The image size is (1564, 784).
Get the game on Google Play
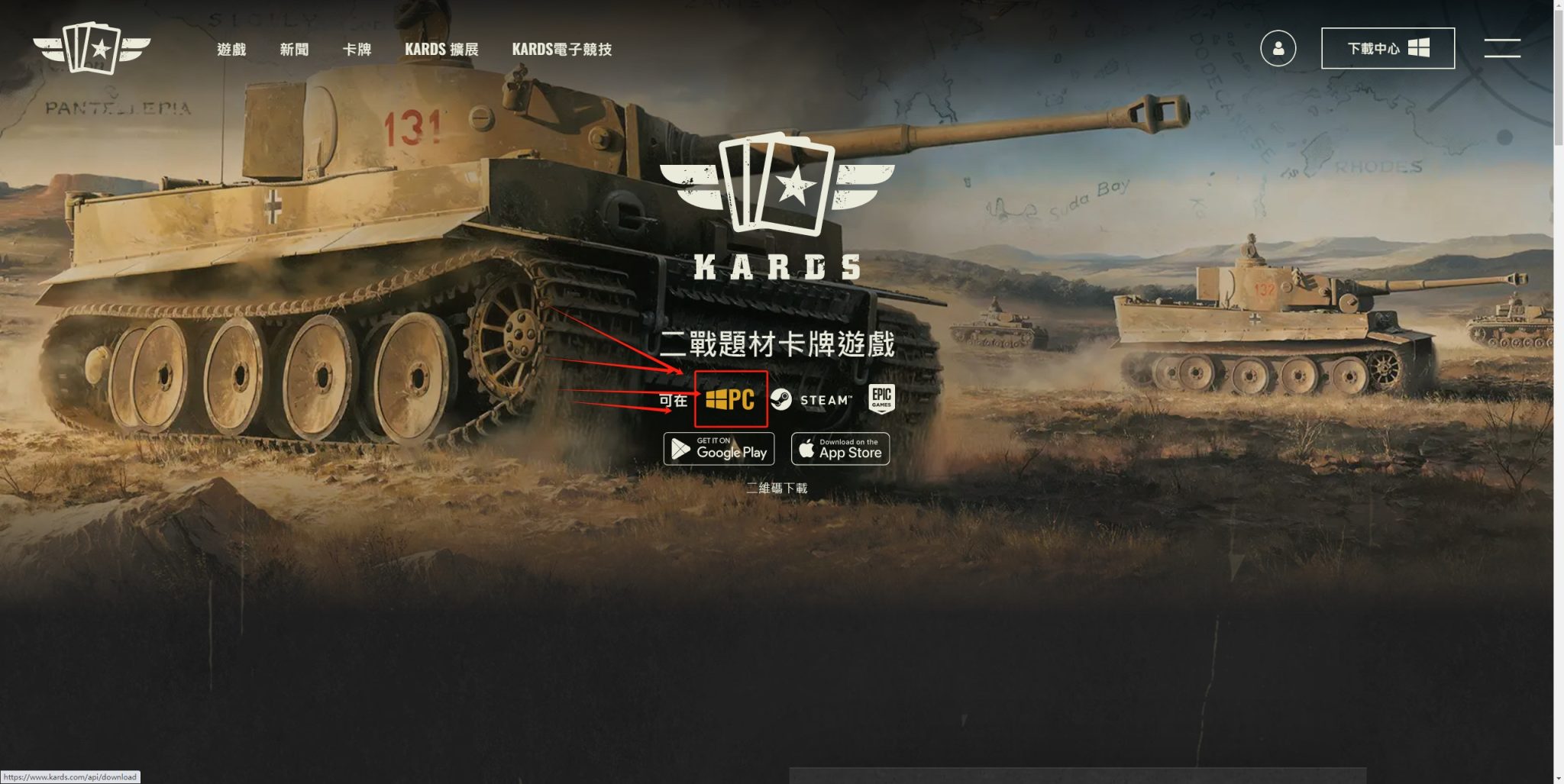(719, 449)
